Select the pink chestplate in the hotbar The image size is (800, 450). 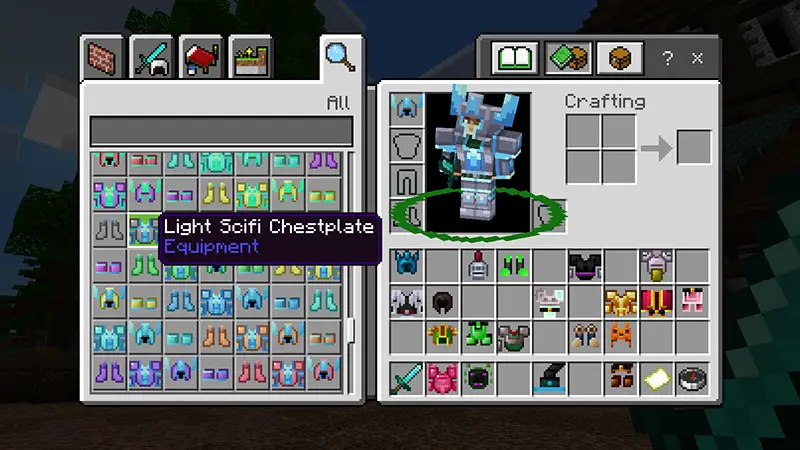click(x=443, y=378)
